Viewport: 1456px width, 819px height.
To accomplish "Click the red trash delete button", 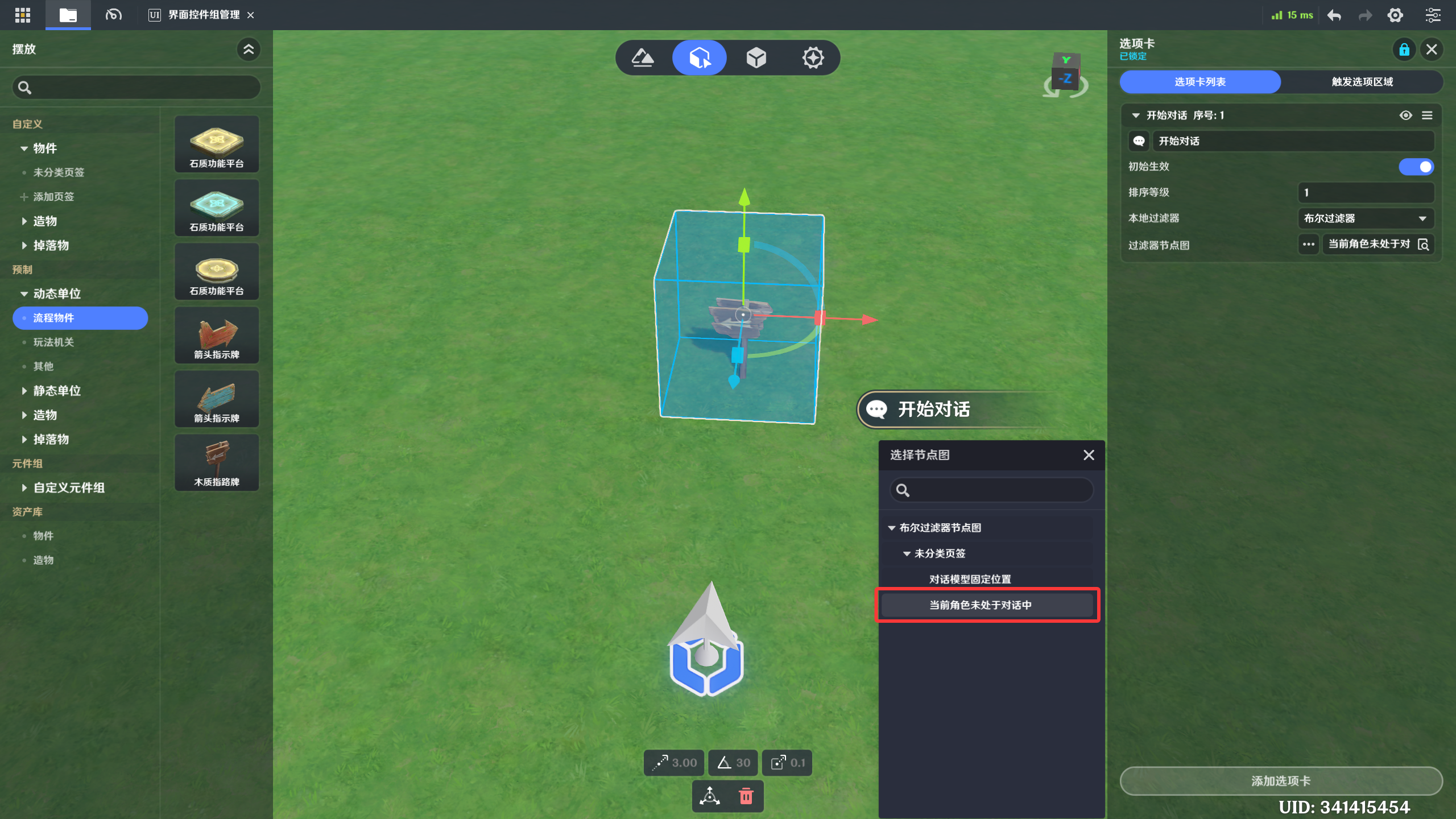I will tap(746, 796).
